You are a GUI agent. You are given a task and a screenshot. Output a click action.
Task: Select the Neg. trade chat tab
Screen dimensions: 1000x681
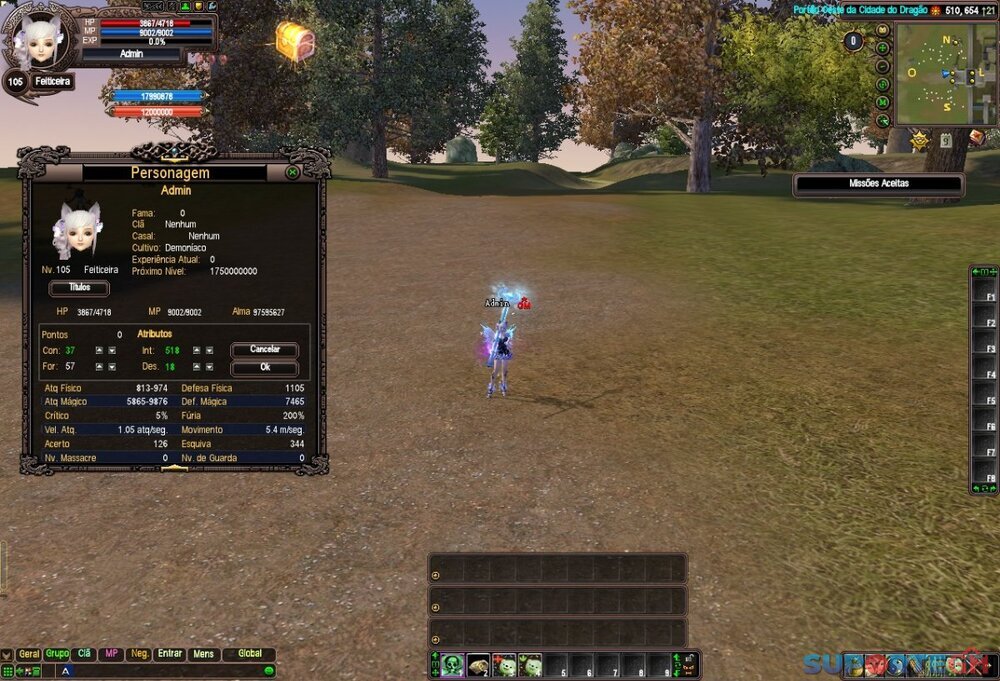coord(139,654)
